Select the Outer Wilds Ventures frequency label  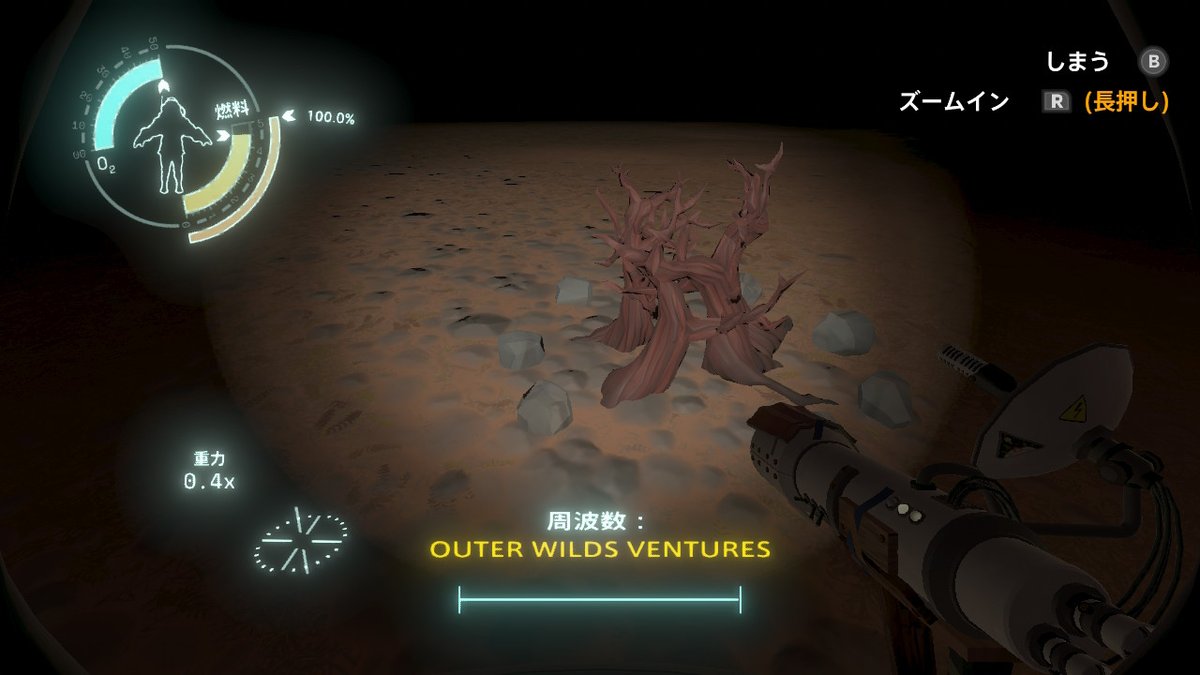(x=600, y=549)
